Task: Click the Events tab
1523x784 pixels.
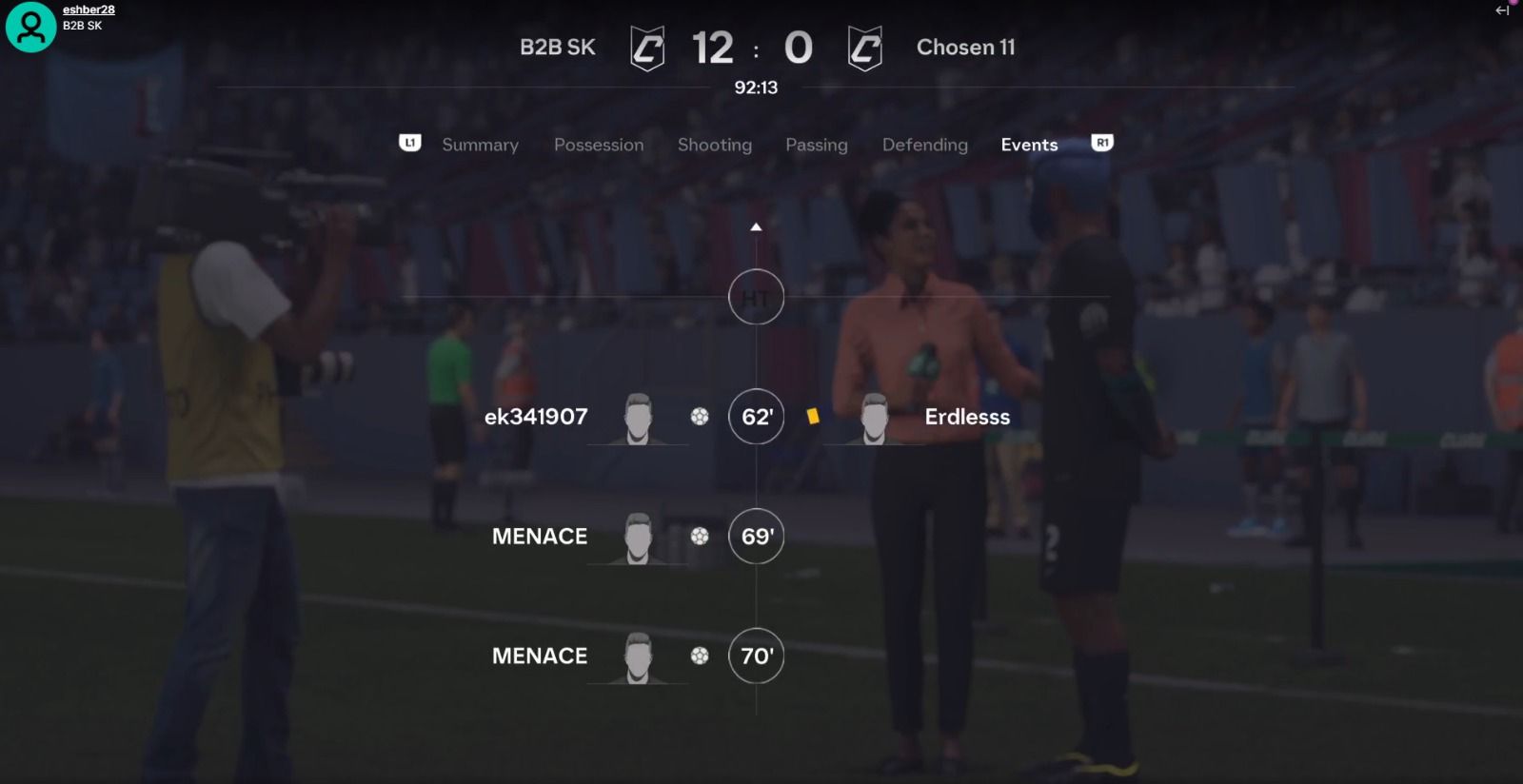Action: (x=1029, y=145)
